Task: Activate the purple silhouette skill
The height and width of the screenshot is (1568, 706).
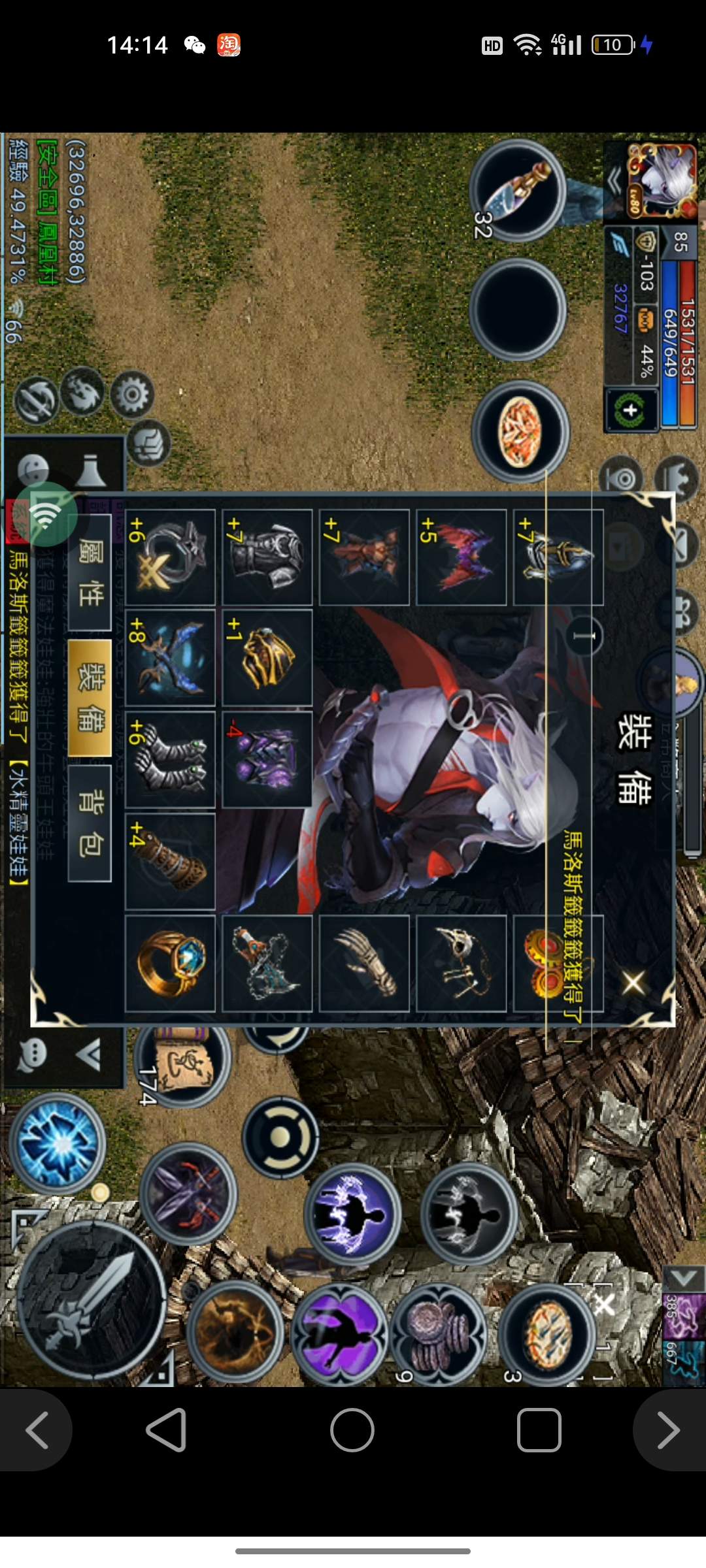Action: [x=339, y=1333]
